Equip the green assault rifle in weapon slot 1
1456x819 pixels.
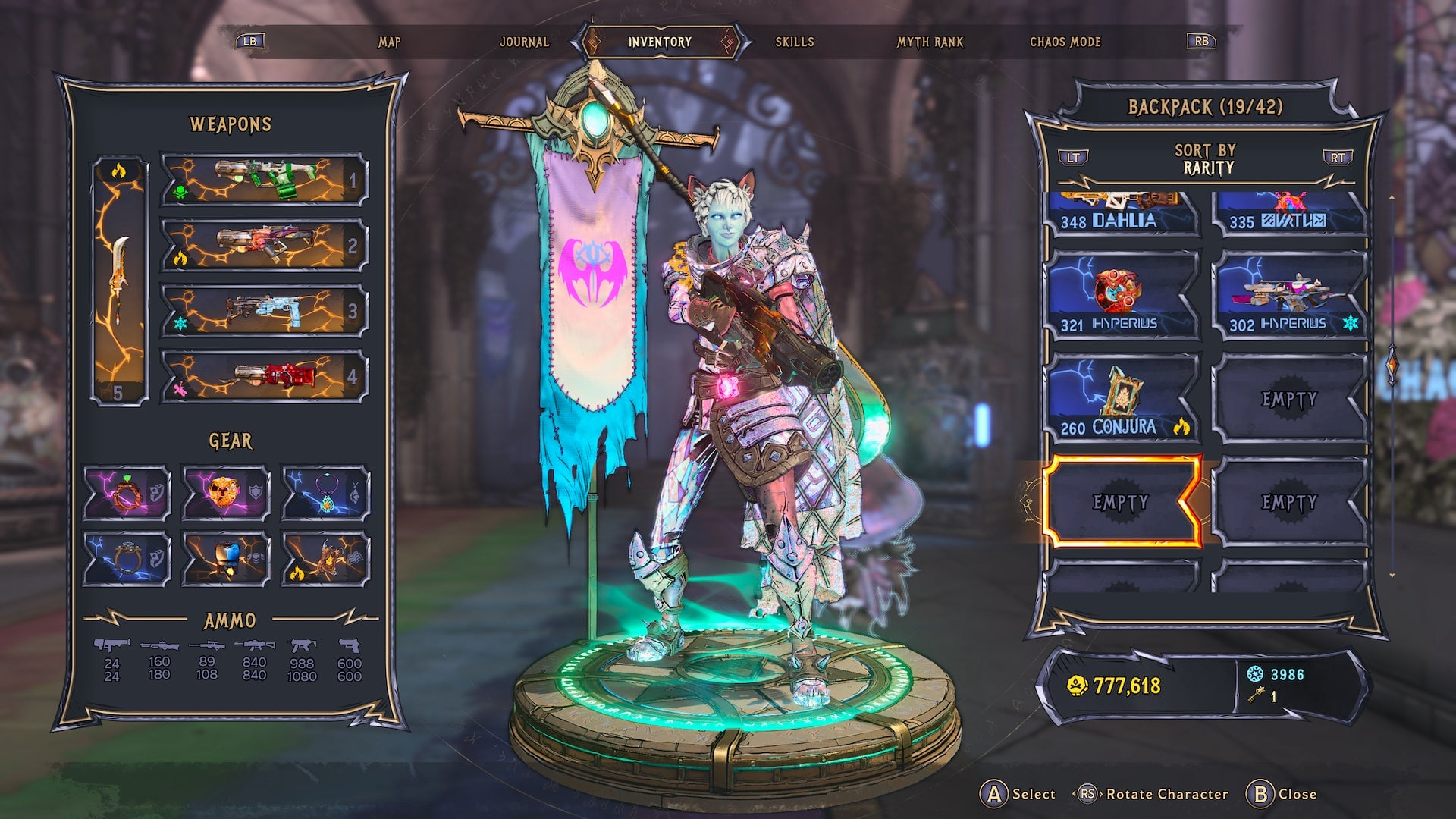click(x=262, y=180)
